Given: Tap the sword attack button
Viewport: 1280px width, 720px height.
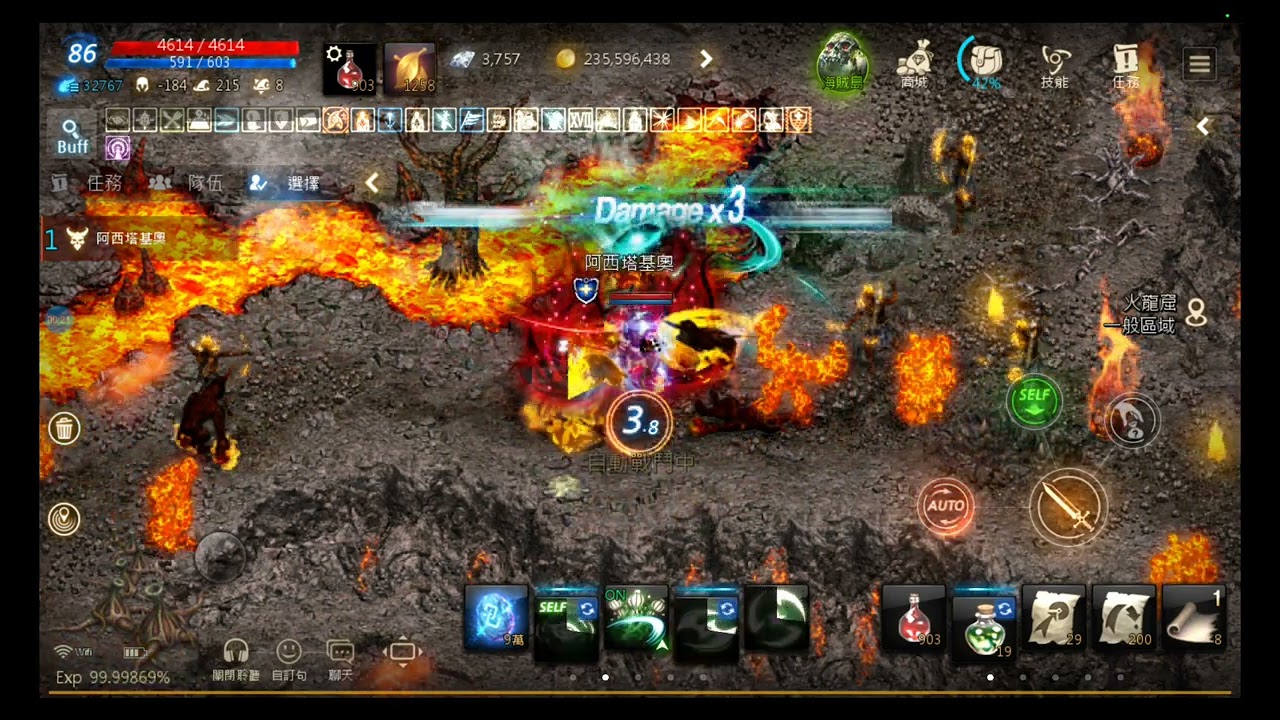Looking at the screenshot, I should (1068, 507).
